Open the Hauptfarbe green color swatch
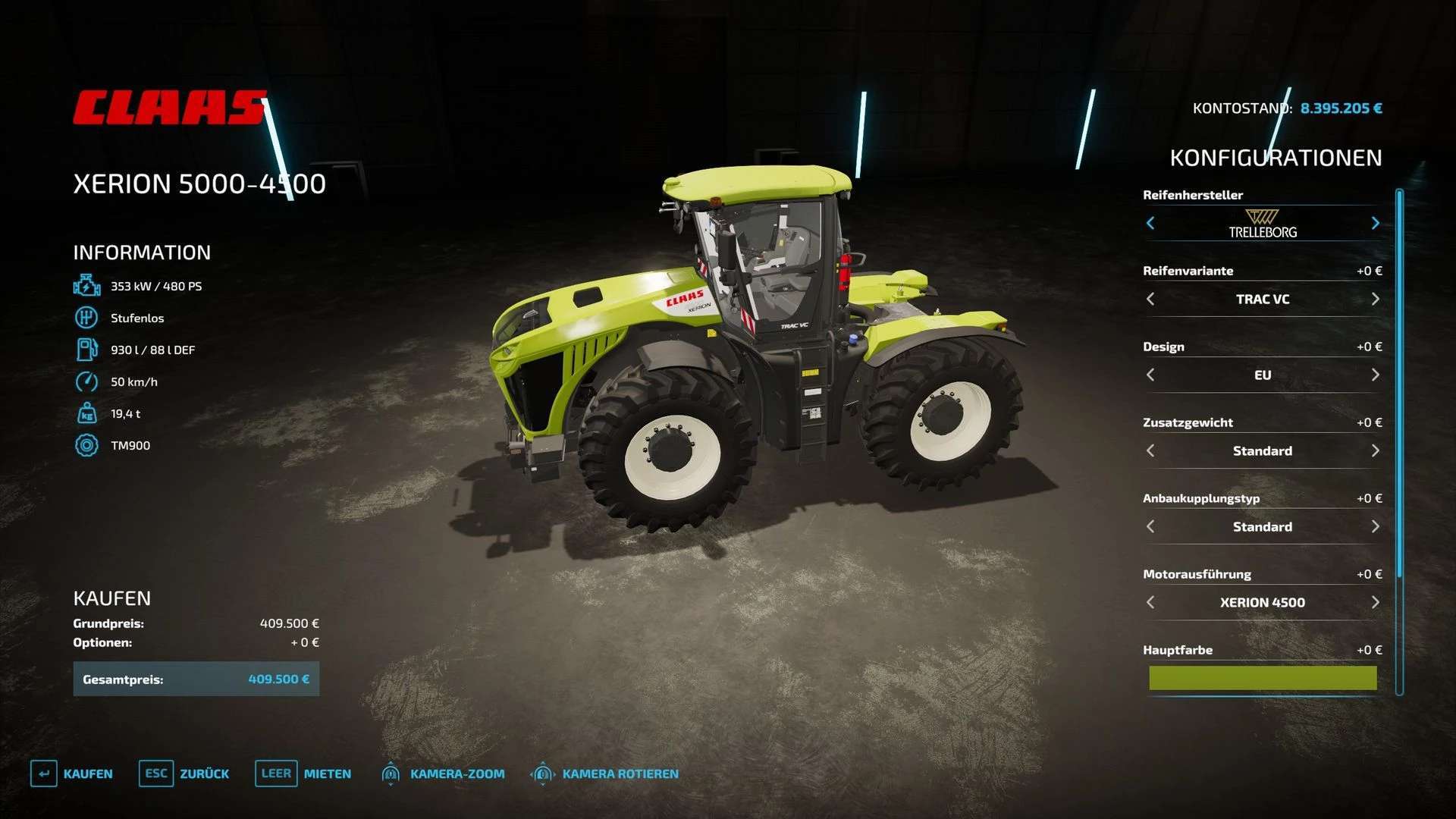The height and width of the screenshot is (819, 1456). (1263, 678)
